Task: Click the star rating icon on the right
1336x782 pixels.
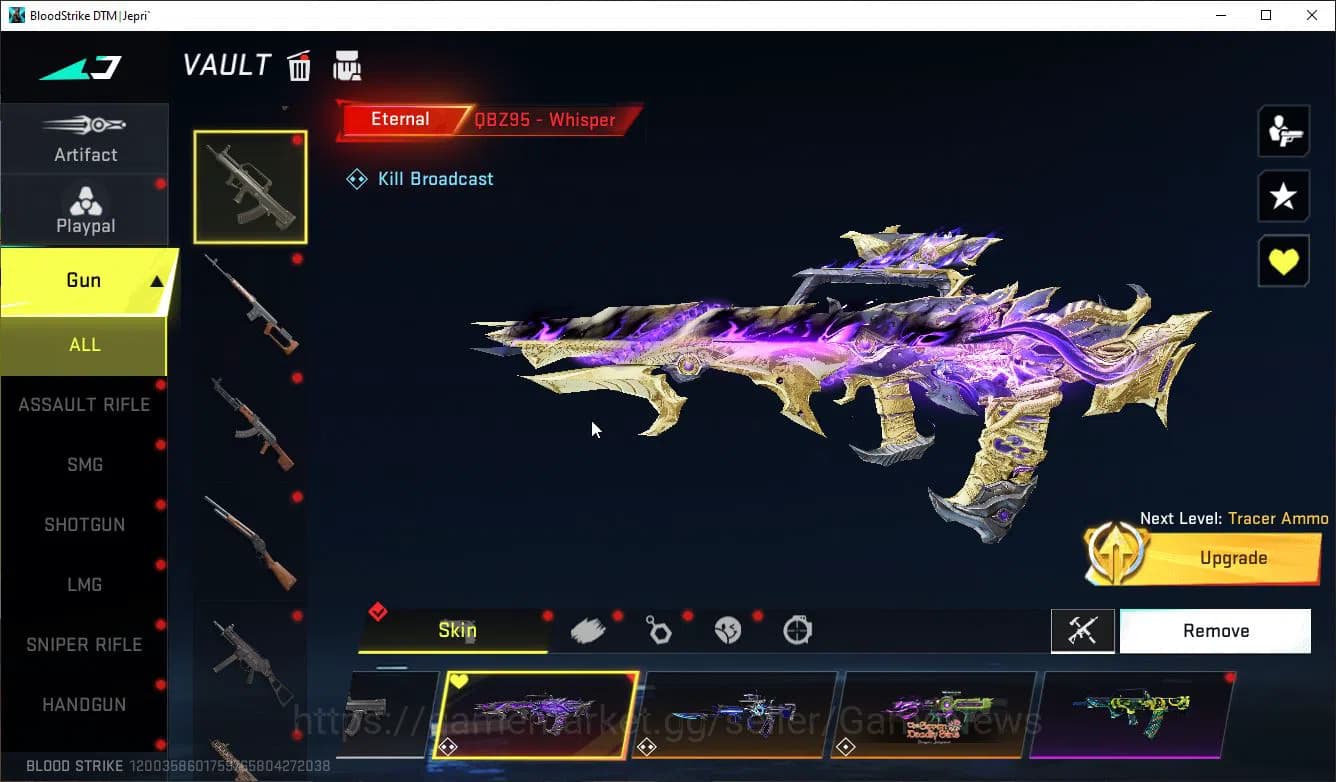Action: (1283, 196)
